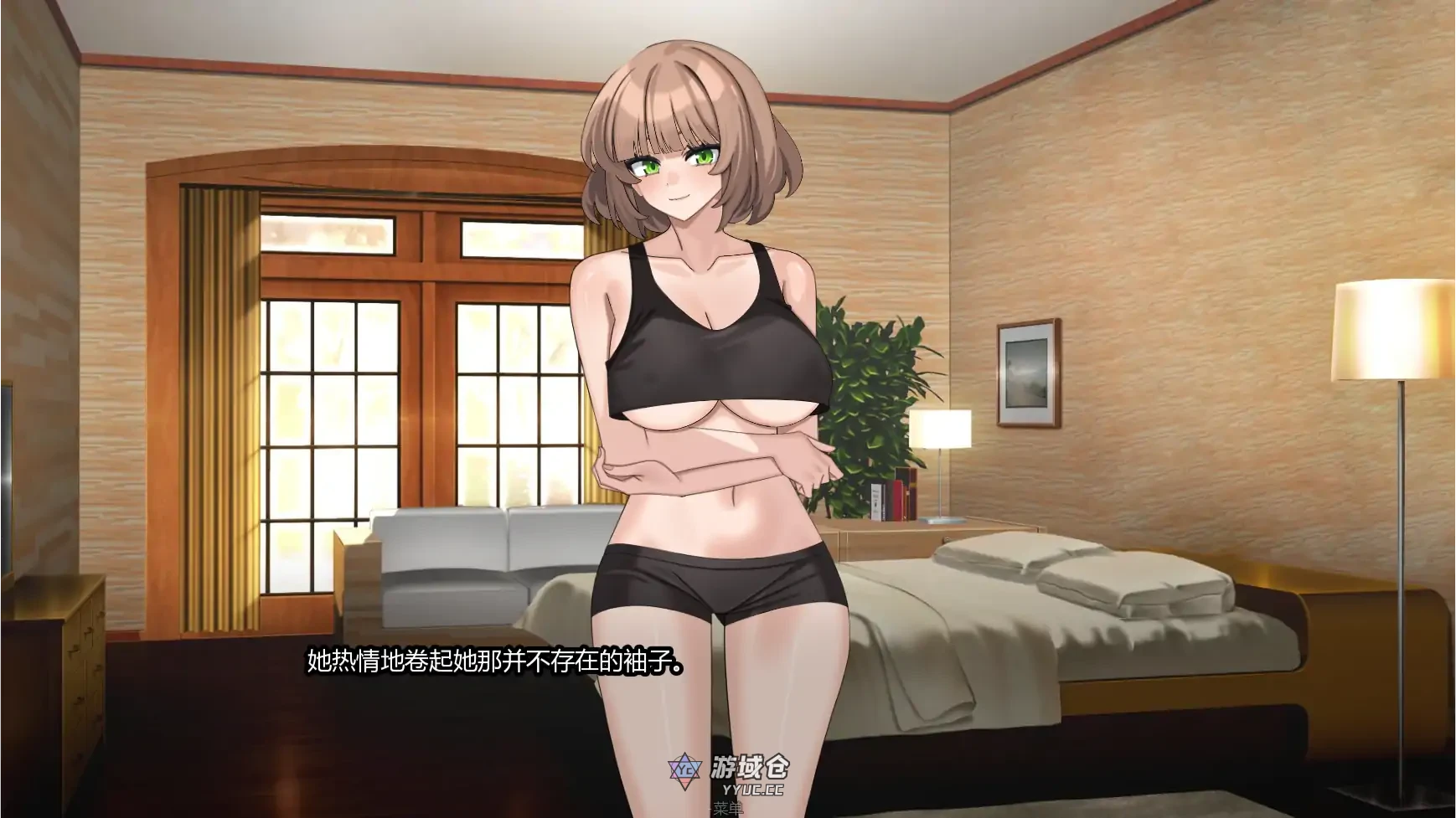Click the hexagram star logo watermark
1456x818 pixels.
pyautogui.click(x=684, y=770)
